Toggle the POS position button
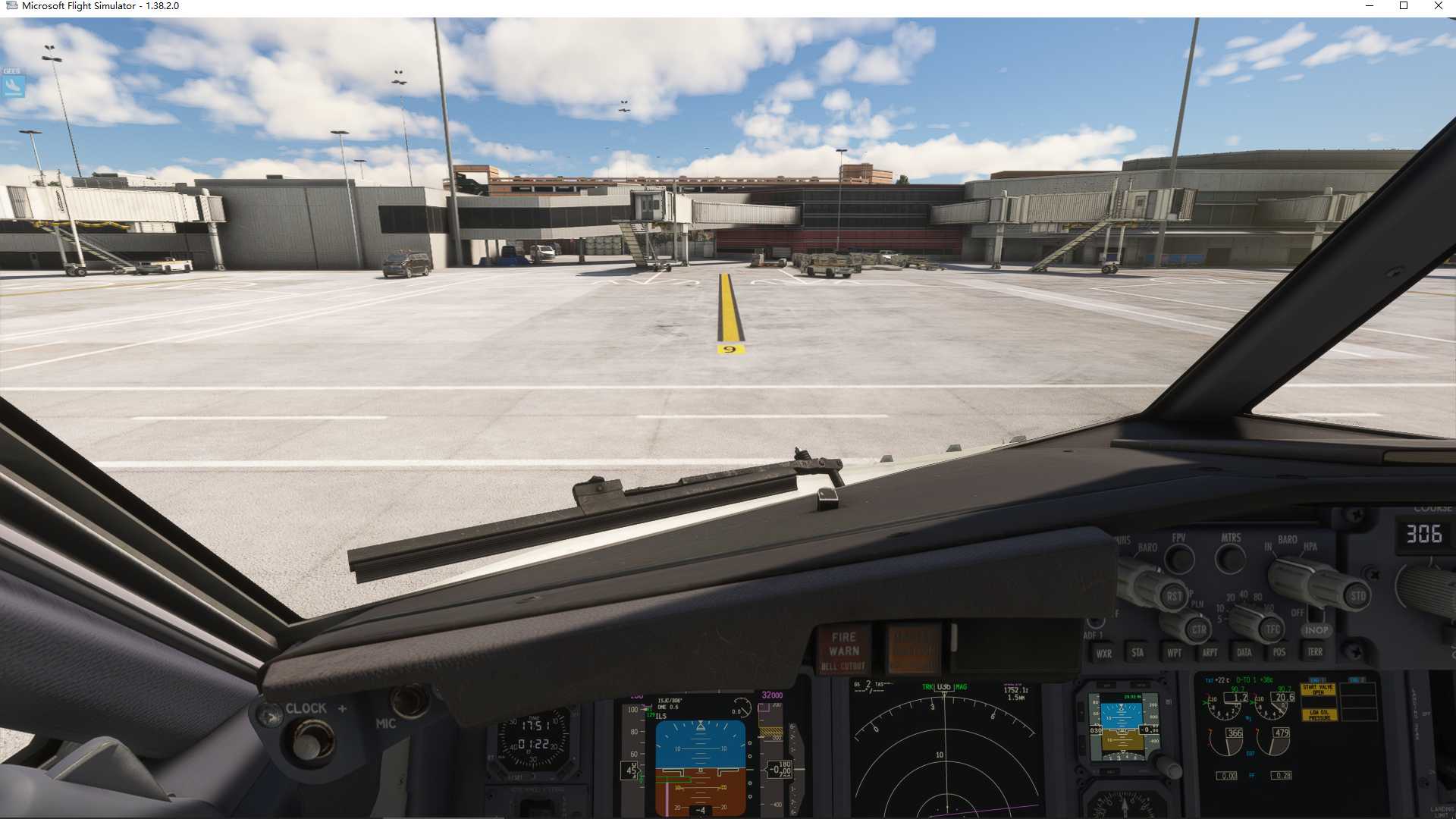 click(1279, 652)
